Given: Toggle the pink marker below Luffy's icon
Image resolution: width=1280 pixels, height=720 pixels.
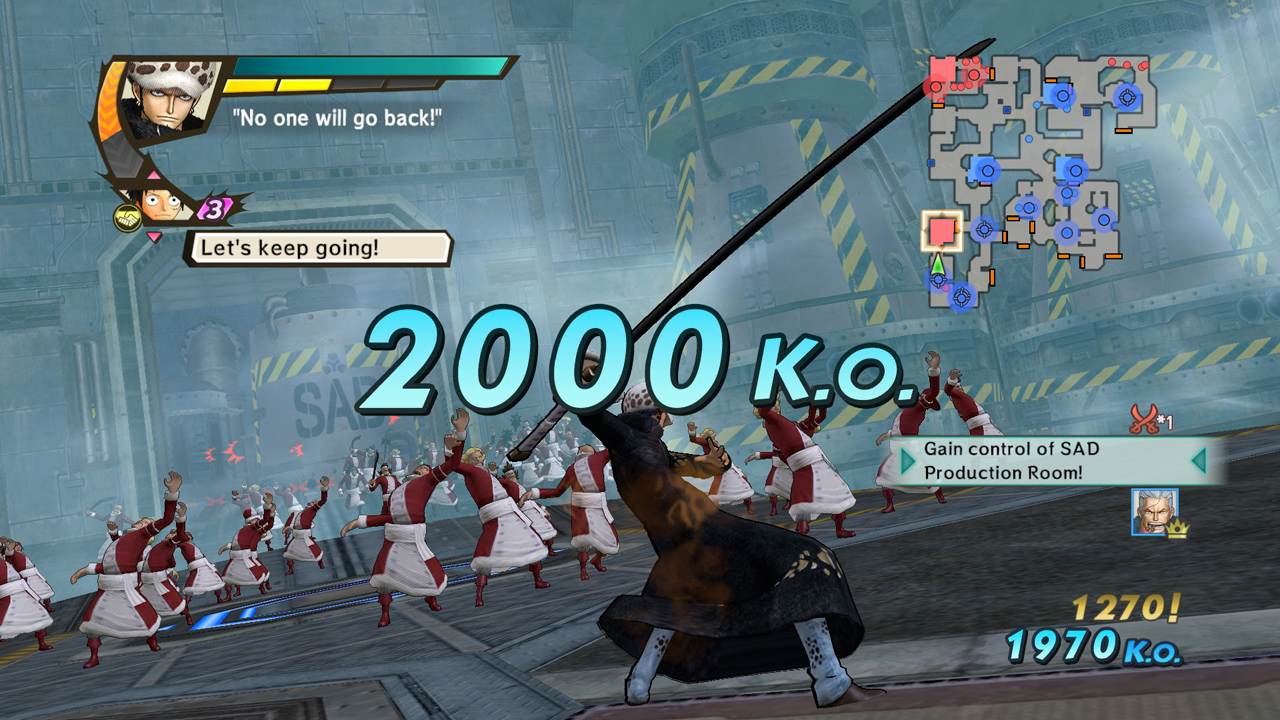Looking at the screenshot, I should tap(154, 234).
